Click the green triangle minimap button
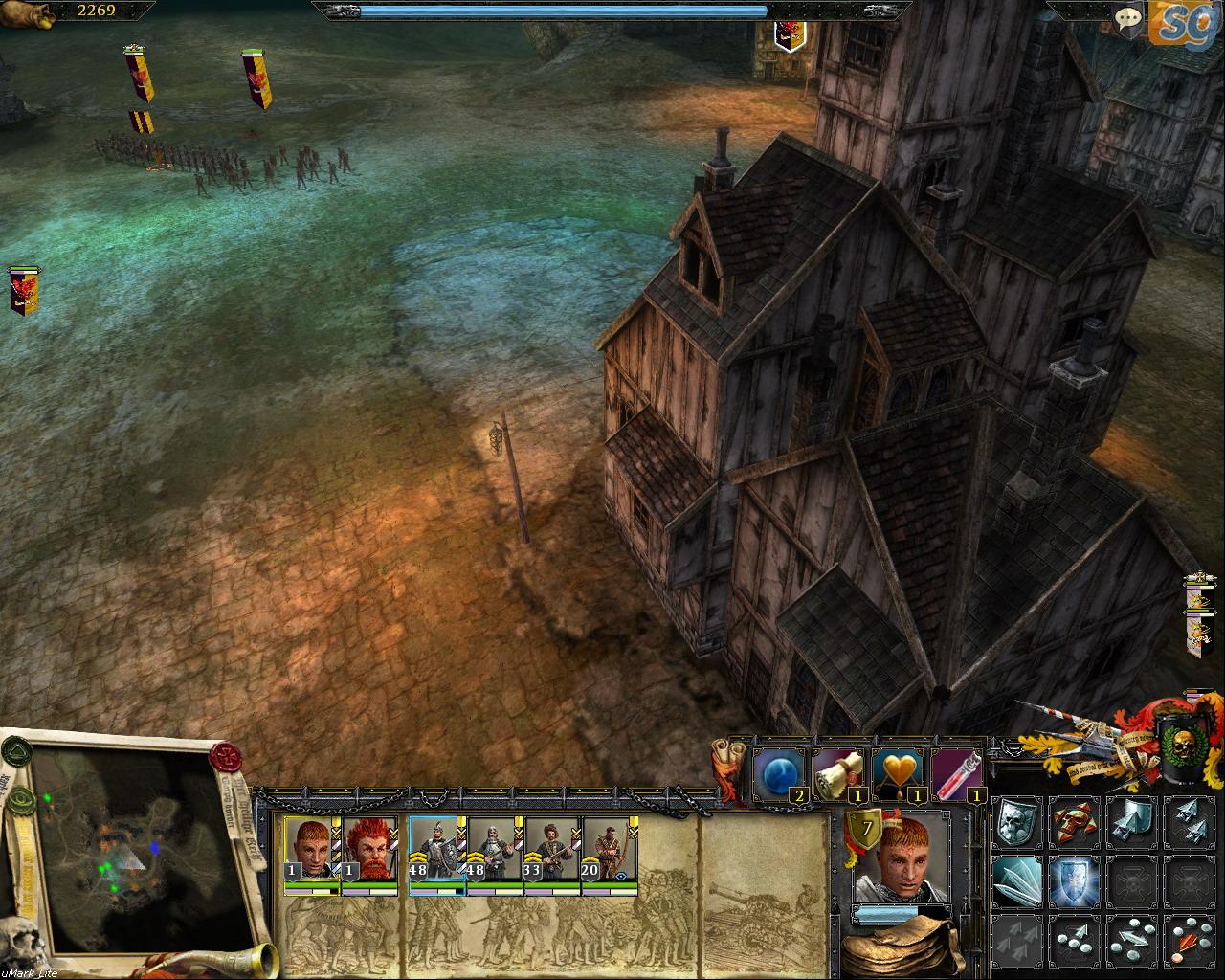 17,752
